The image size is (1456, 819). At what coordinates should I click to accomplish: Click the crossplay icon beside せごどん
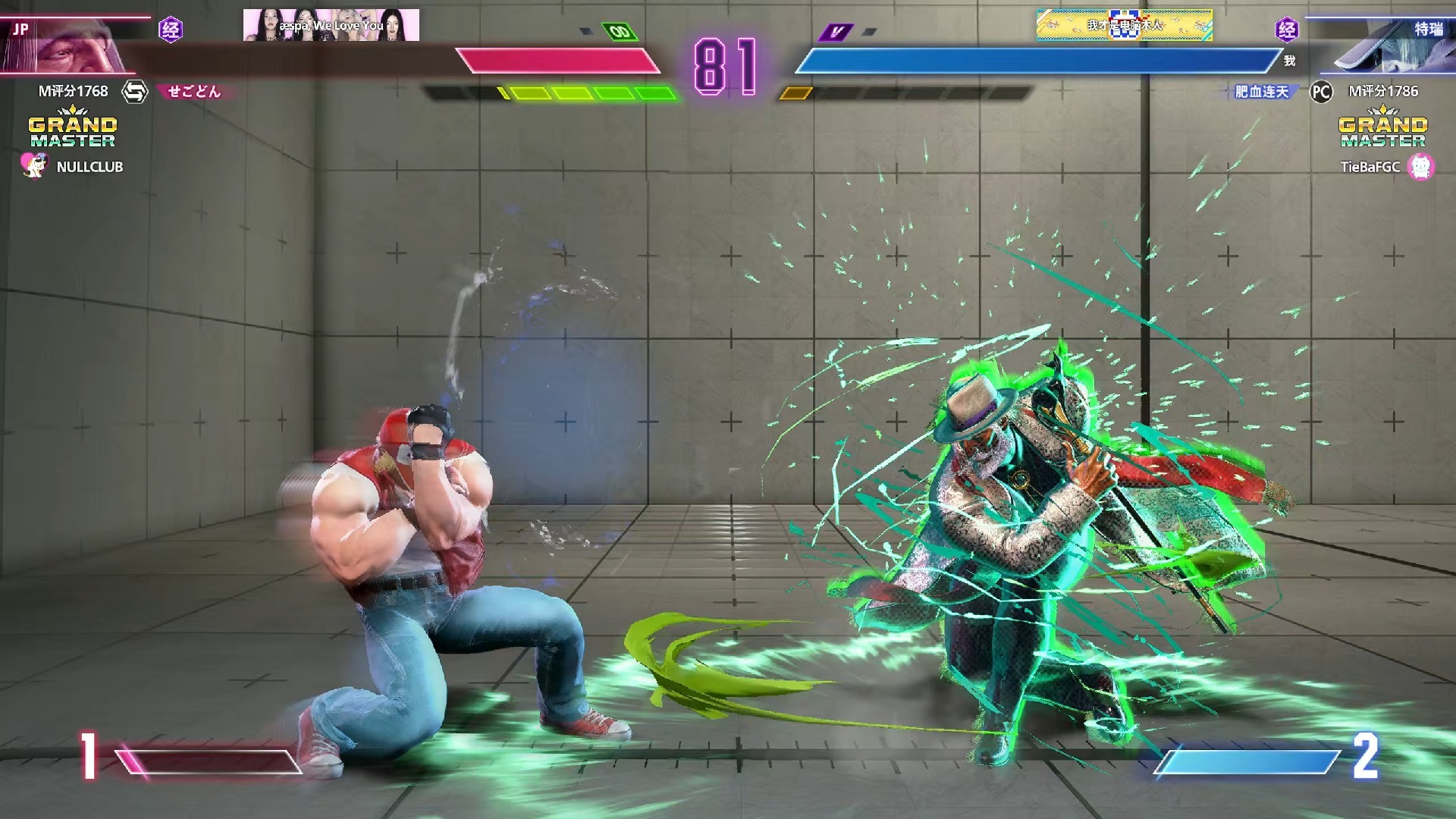[x=135, y=92]
